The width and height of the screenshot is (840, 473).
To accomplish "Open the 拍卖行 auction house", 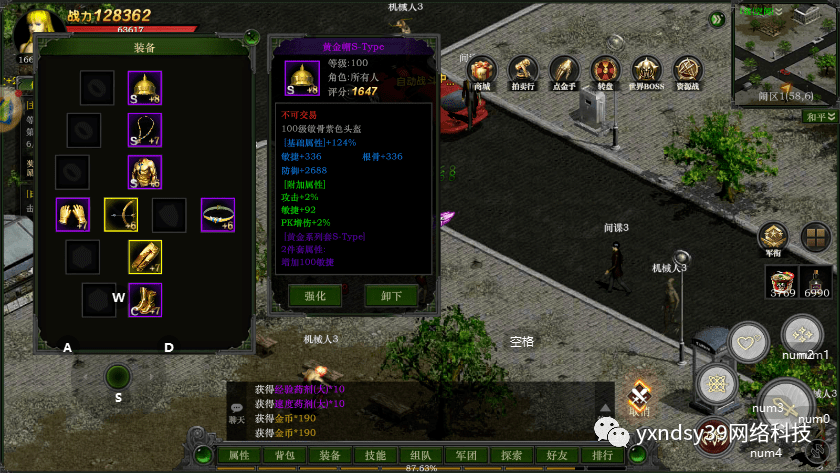I will [x=523, y=72].
